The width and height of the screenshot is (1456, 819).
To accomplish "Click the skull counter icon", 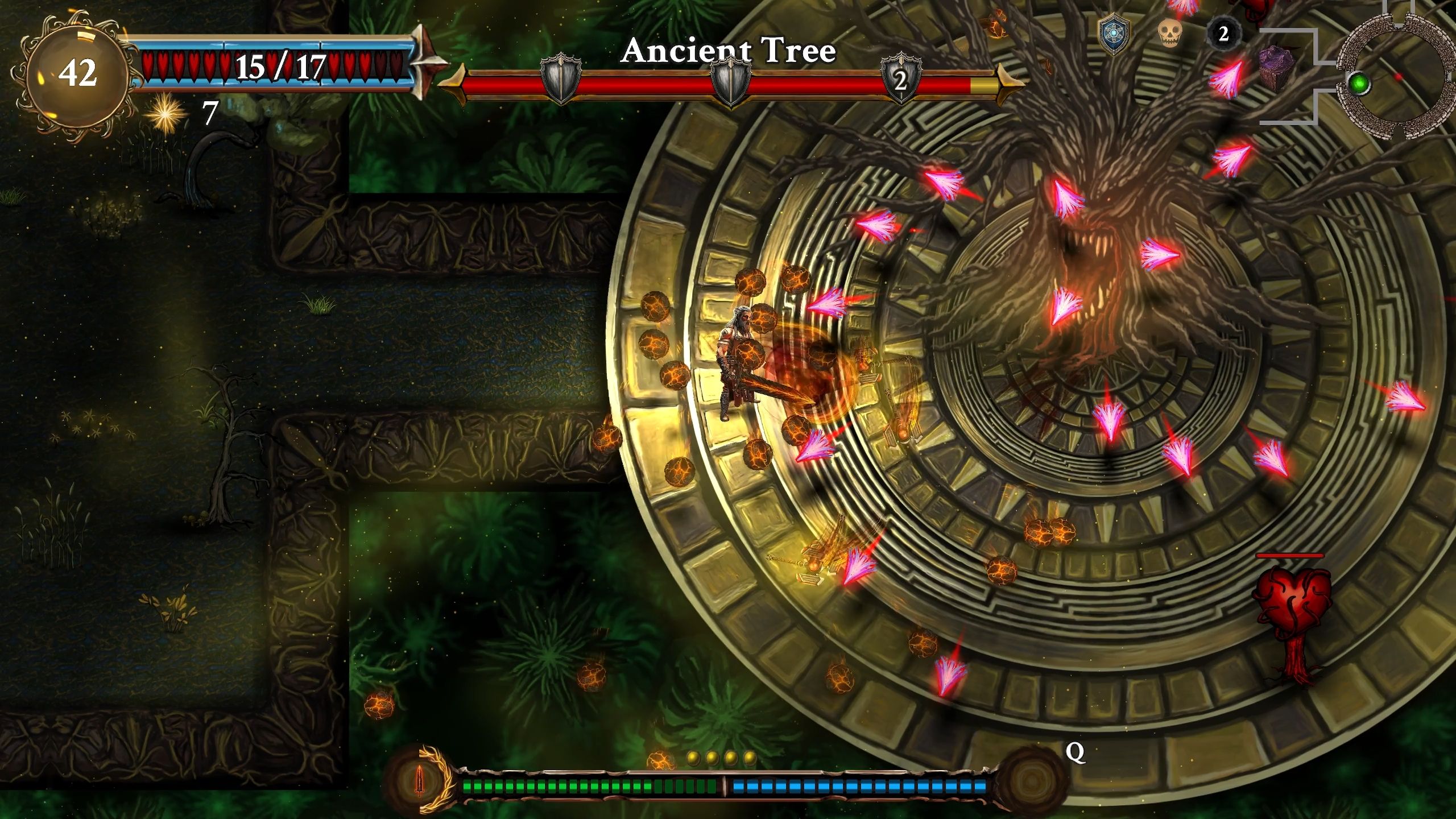I will tap(1170, 34).
